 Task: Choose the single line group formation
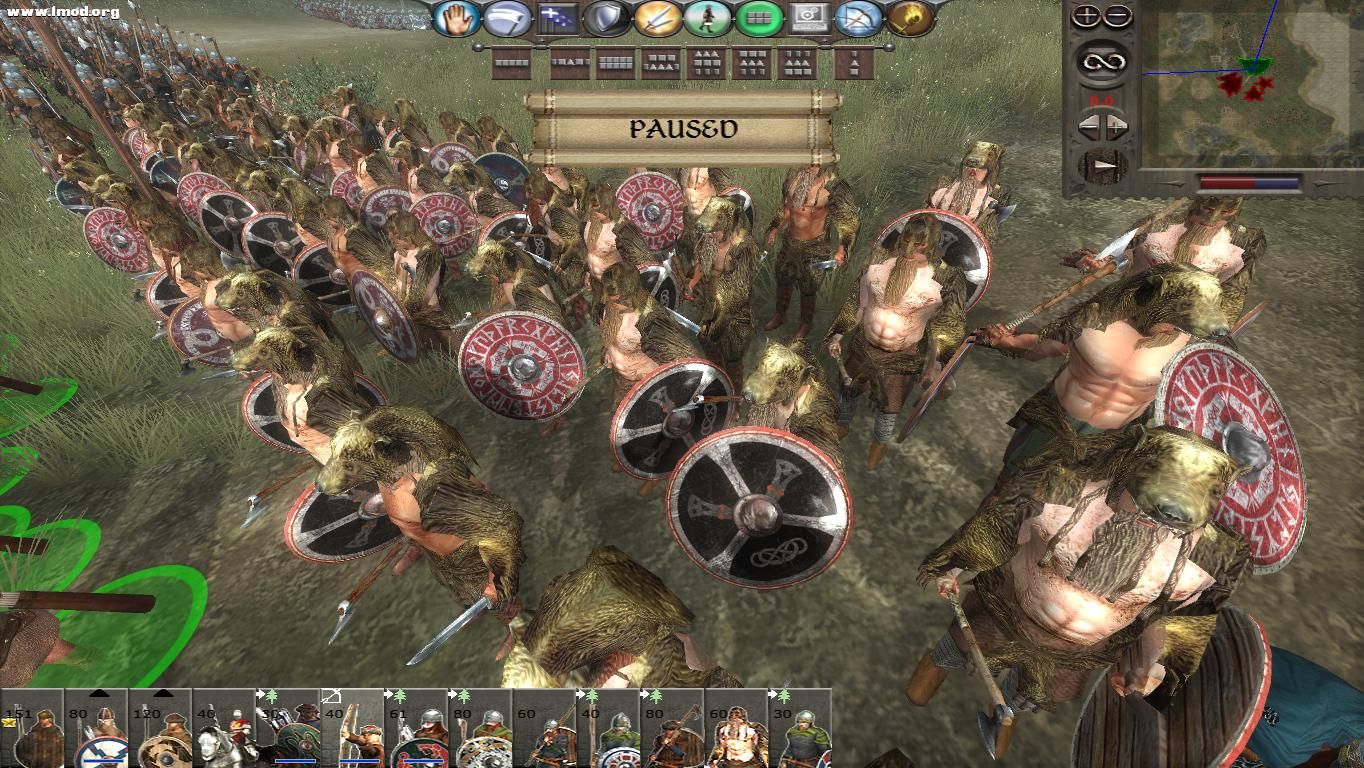point(511,64)
